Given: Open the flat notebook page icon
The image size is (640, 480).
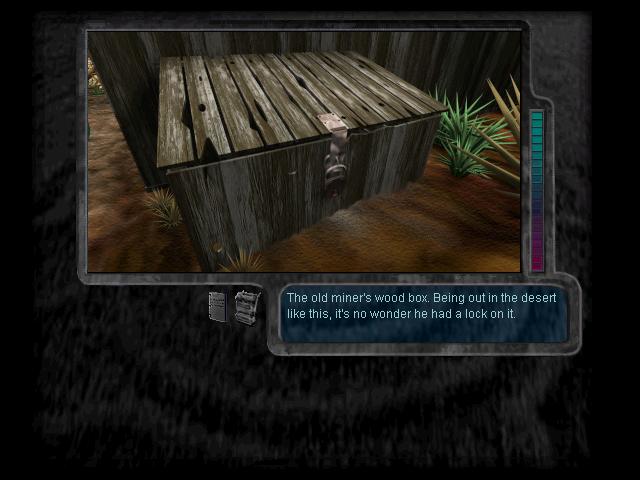Looking at the screenshot, I should tap(218, 306).
